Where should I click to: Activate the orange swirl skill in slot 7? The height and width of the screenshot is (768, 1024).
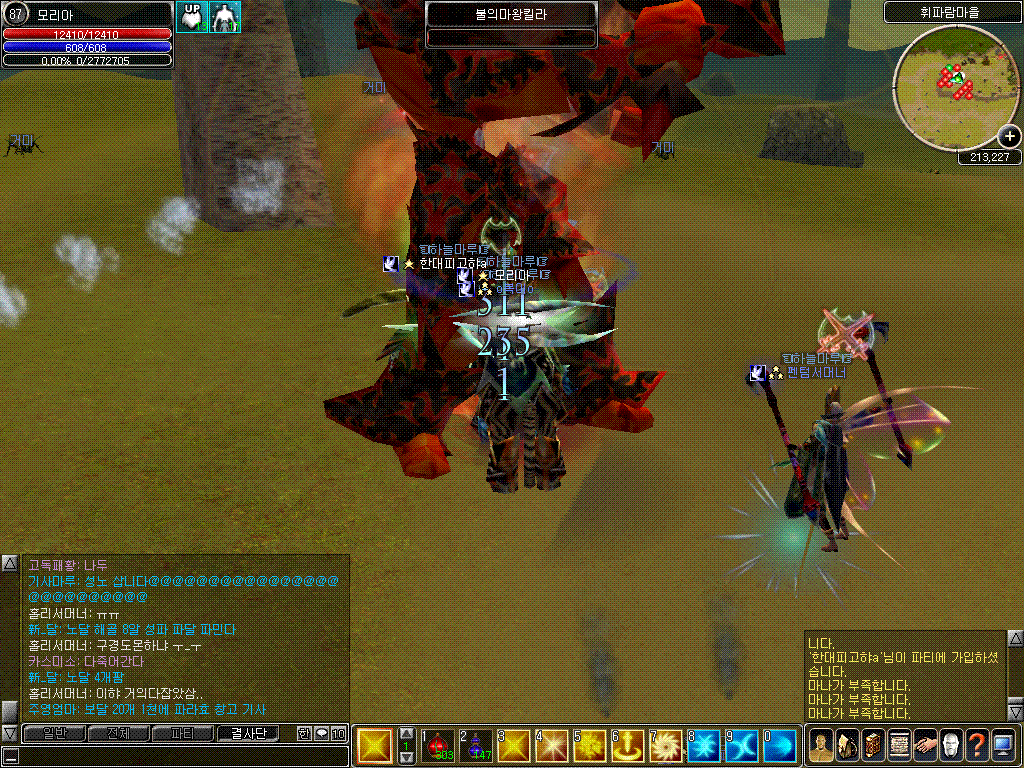[x=666, y=745]
